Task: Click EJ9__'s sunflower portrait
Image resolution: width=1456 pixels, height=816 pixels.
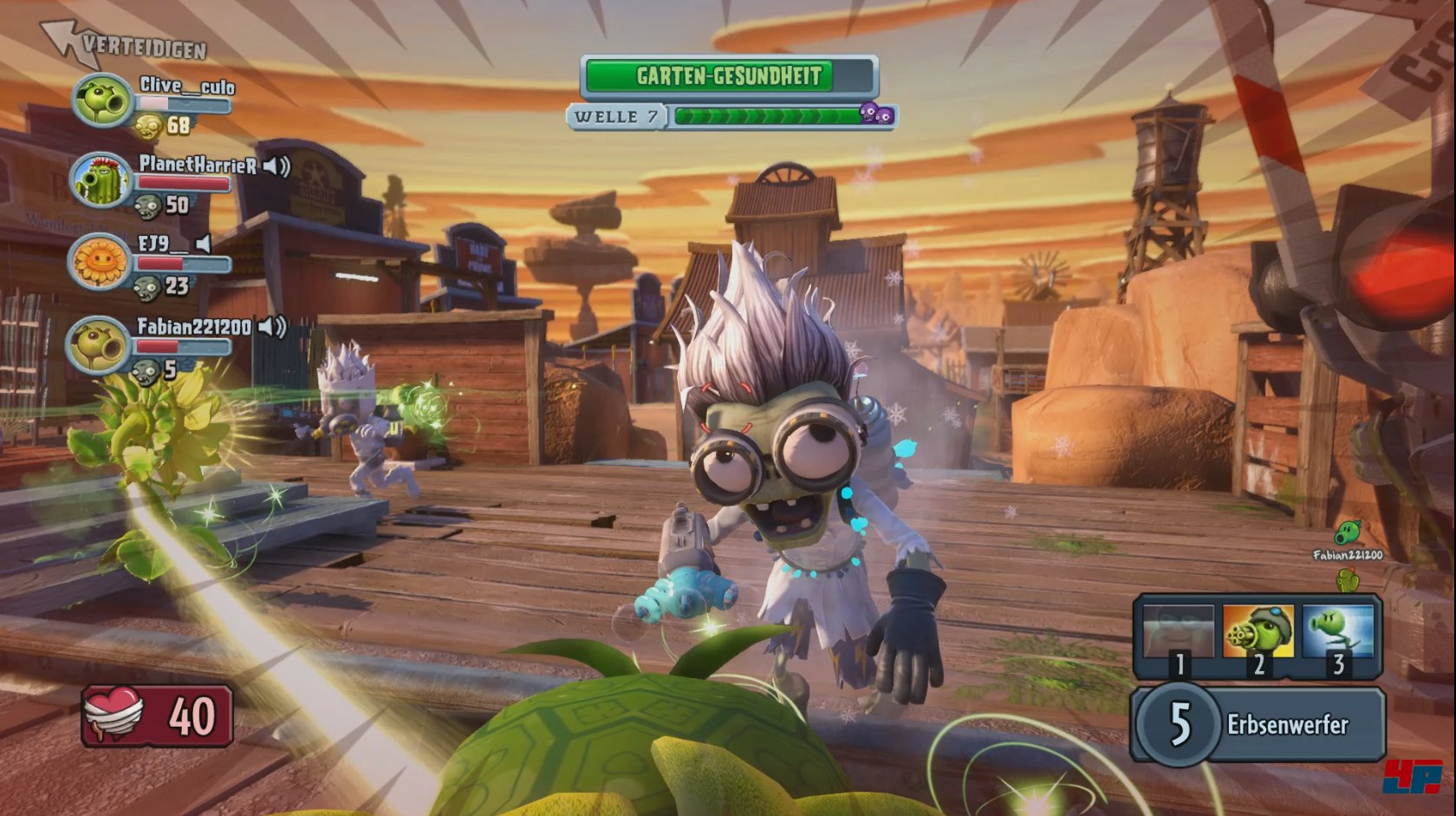Action: pos(101,260)
